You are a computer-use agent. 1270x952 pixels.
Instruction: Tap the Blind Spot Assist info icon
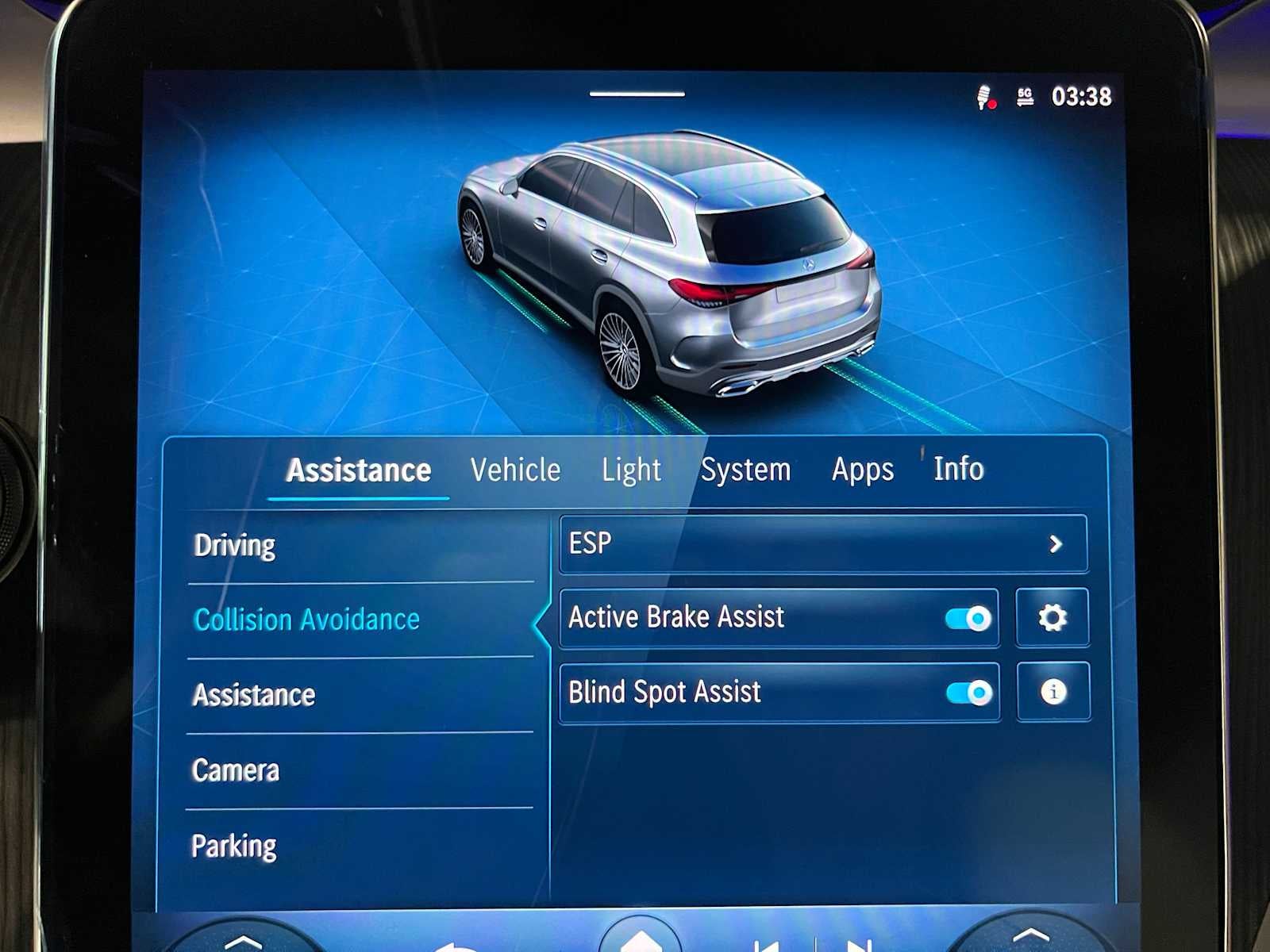[1053, 693]
